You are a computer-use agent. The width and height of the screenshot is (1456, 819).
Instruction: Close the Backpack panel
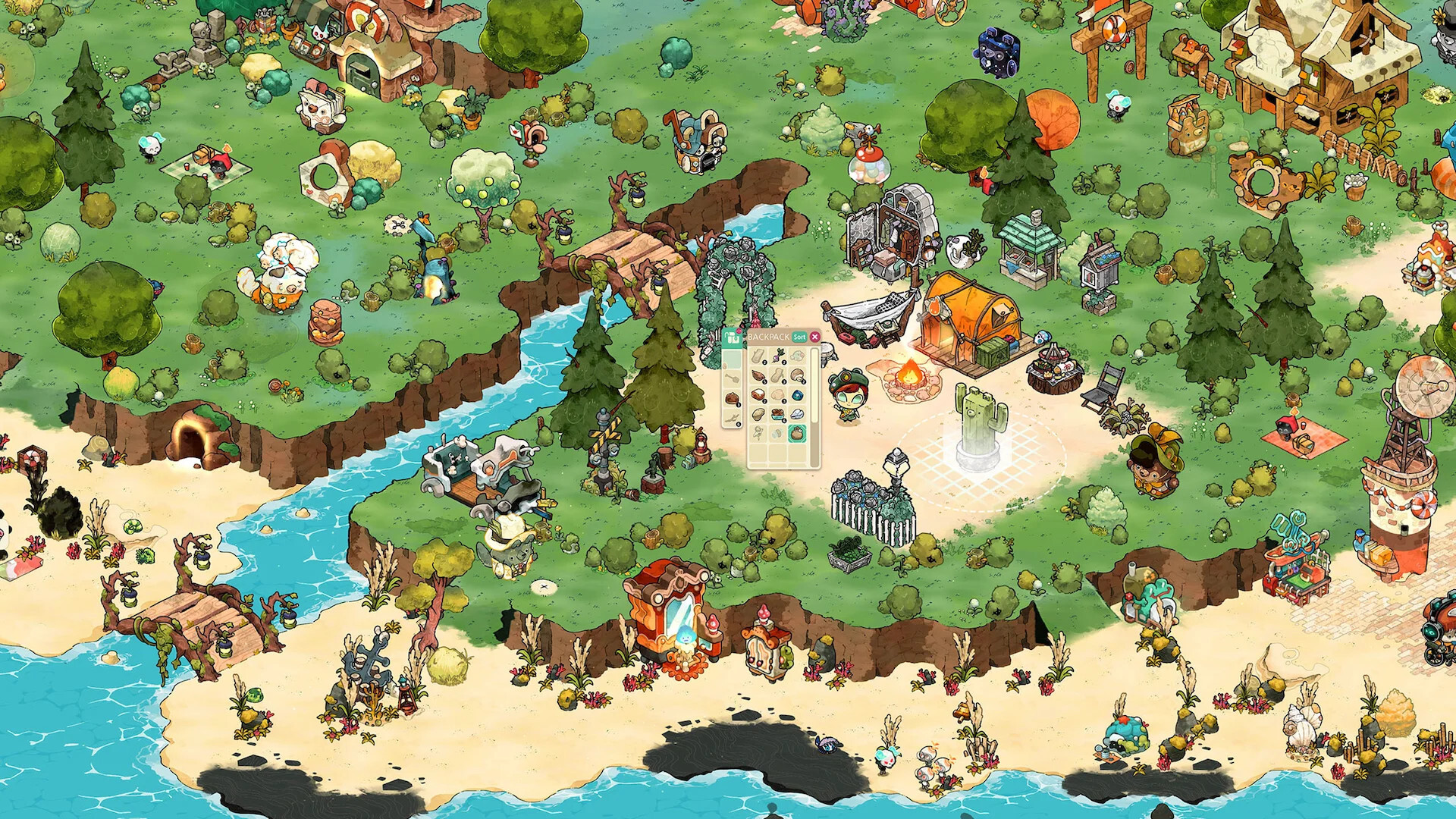point(814,337)
